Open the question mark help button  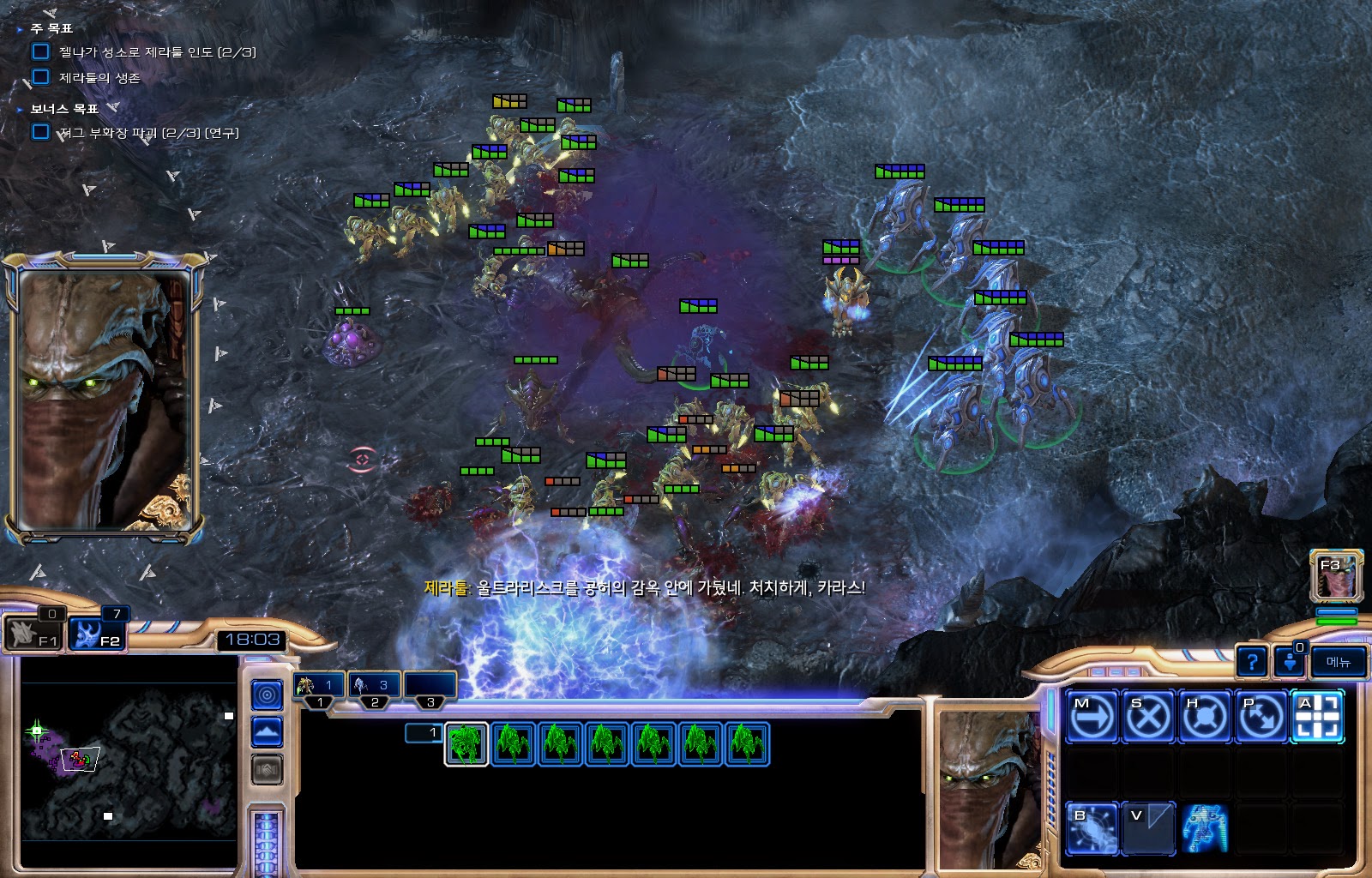pyautogui.click(x=1252, y=662)
